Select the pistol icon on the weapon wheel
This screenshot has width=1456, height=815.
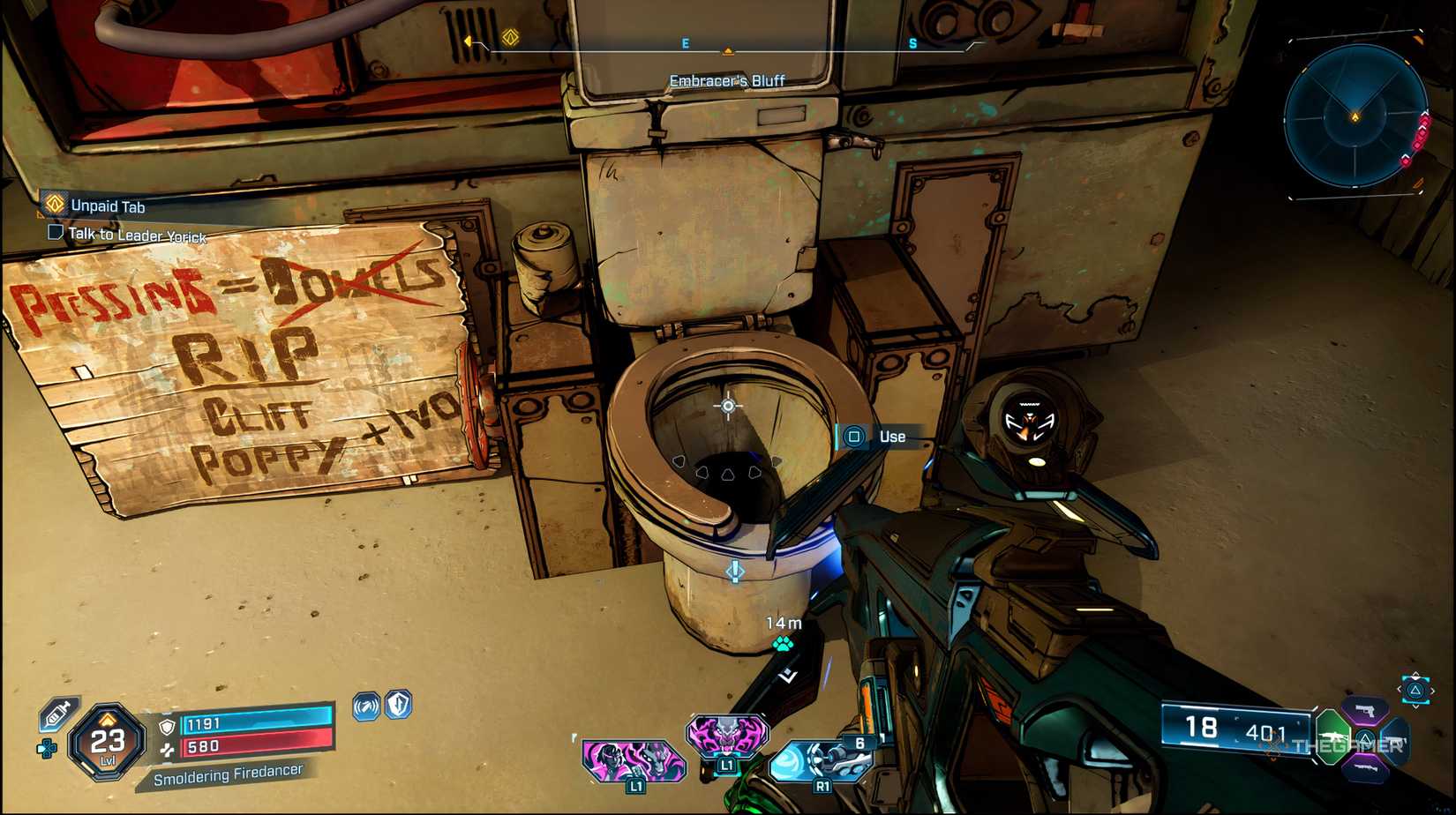pyautogui.click(x=1365, y=710)
